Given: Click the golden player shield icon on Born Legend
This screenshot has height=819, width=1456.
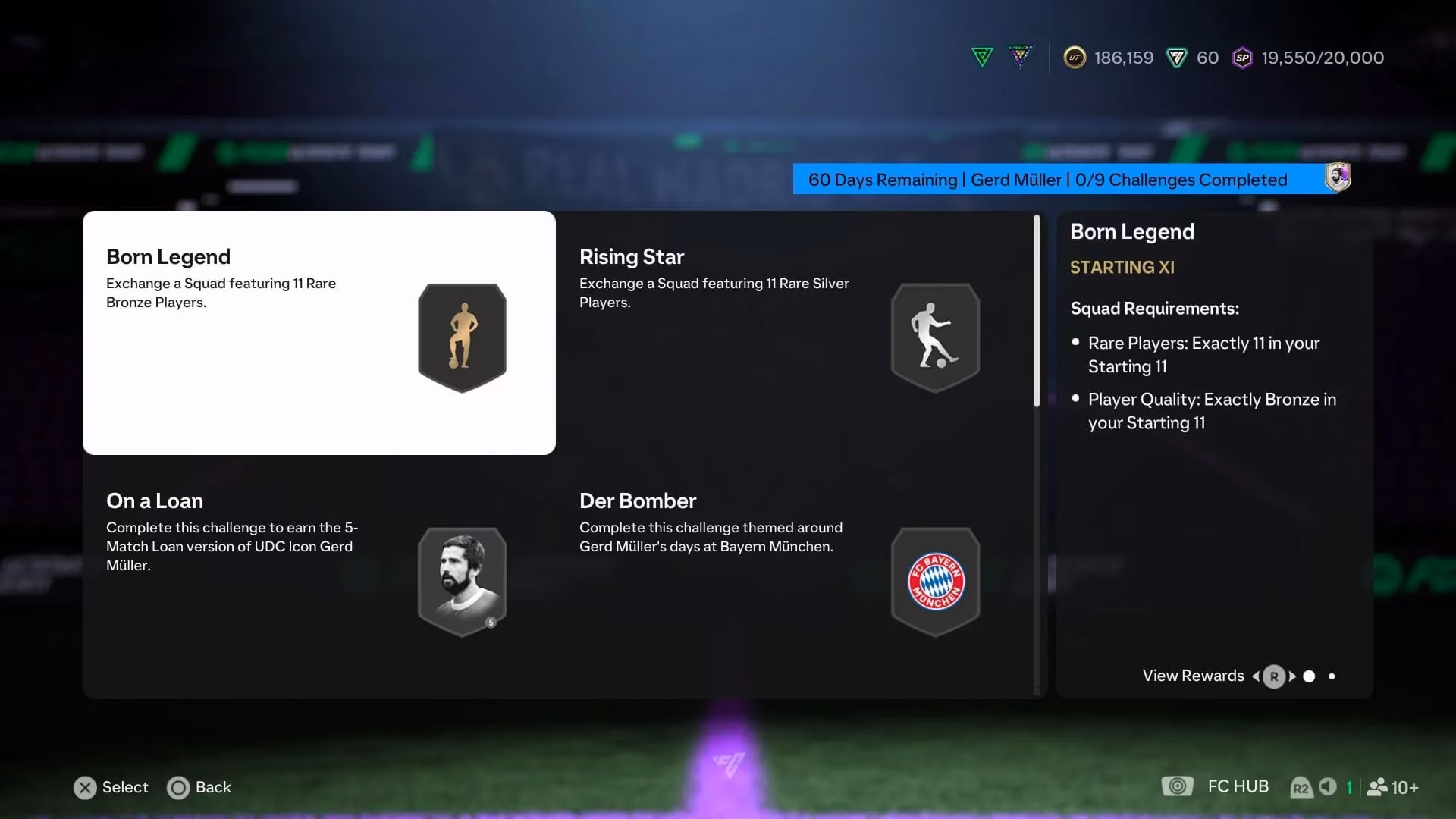Looking at the screenshot, I should tap(462, 336).
